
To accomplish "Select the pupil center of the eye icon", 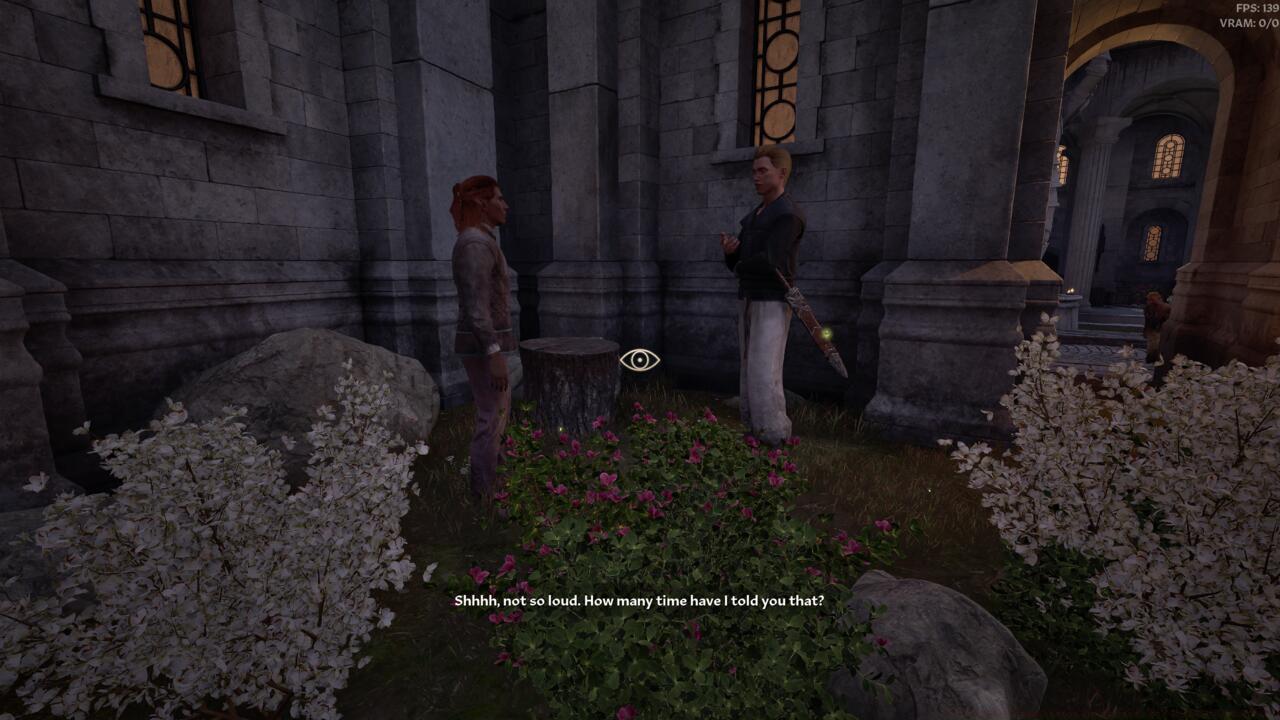I will [x=640, y=360].
